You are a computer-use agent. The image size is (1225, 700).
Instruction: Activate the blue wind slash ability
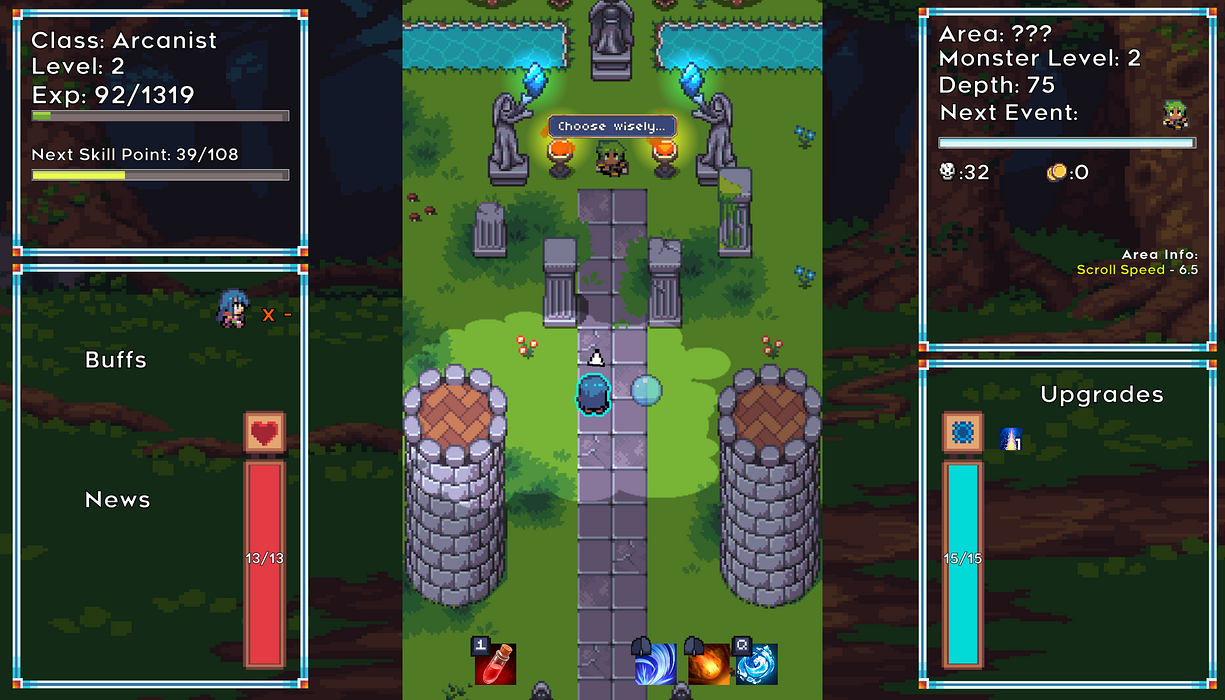[655, 664]
